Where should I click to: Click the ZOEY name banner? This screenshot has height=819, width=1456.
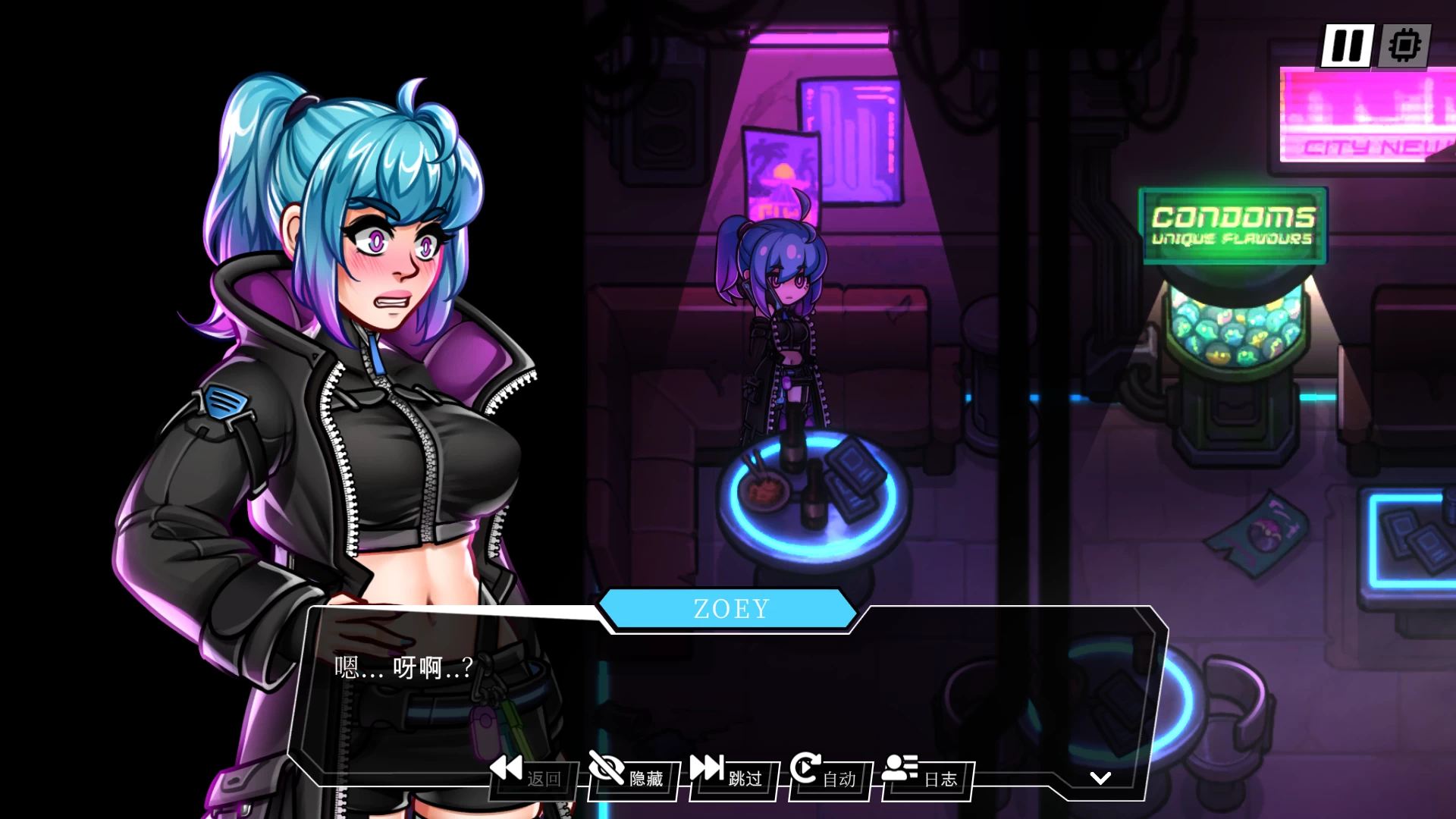click(730, 607)
